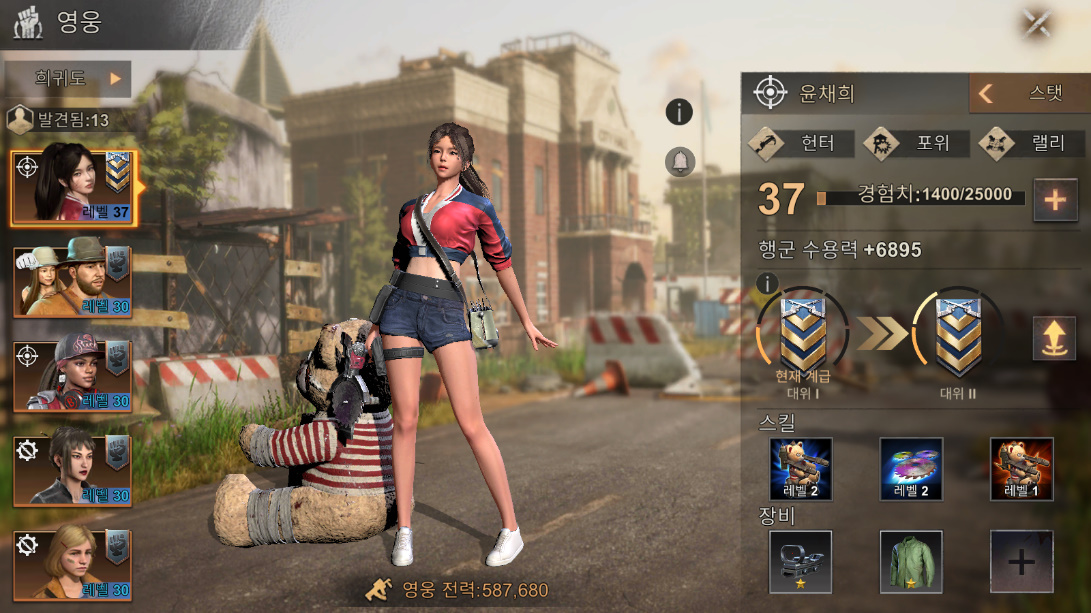This screenshot has height=613, width=1091.
Task: Select the 헌터 hunter tag
Action: (x=803, y=143)
